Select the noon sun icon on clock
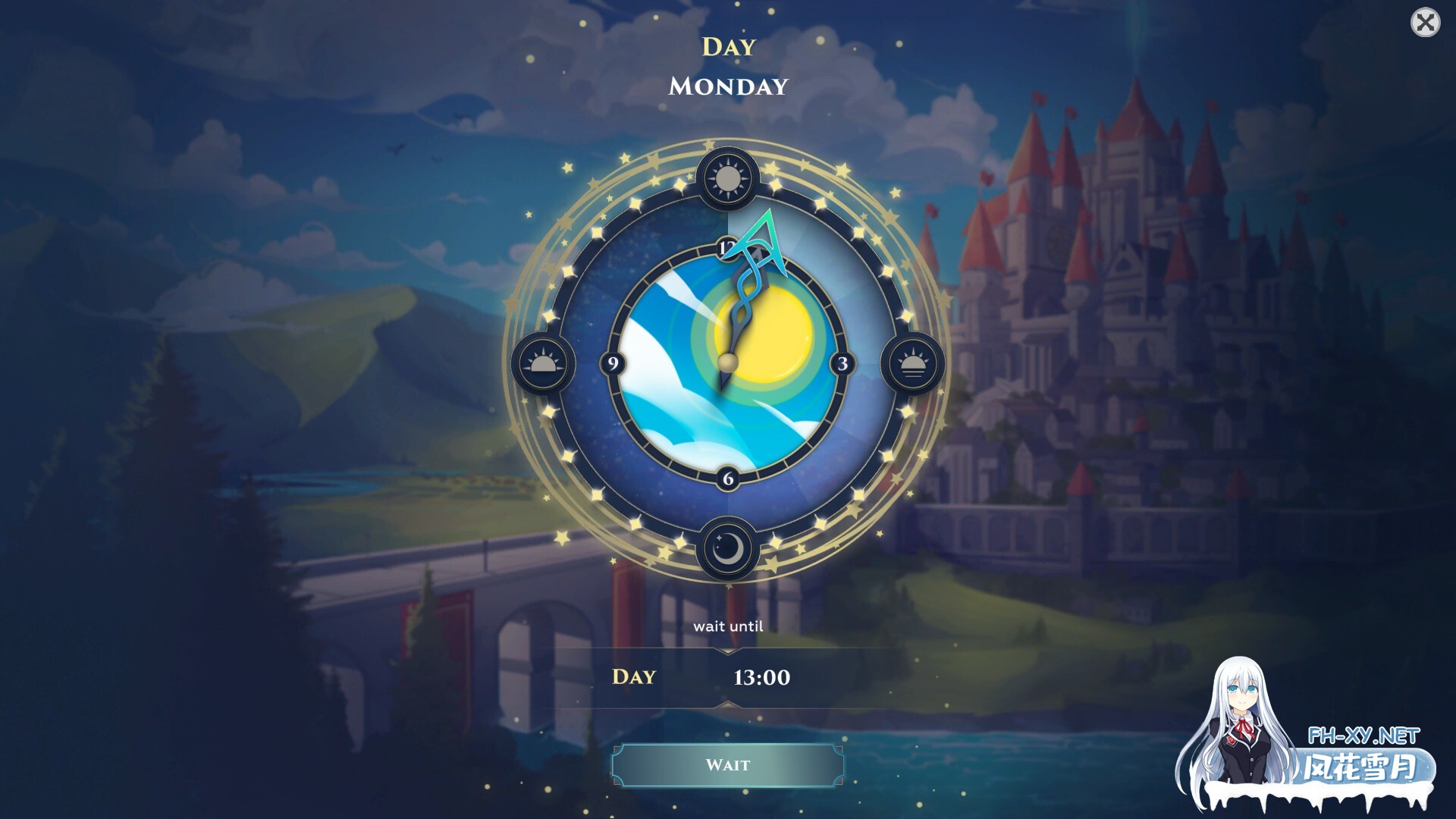 click(727, 179)
